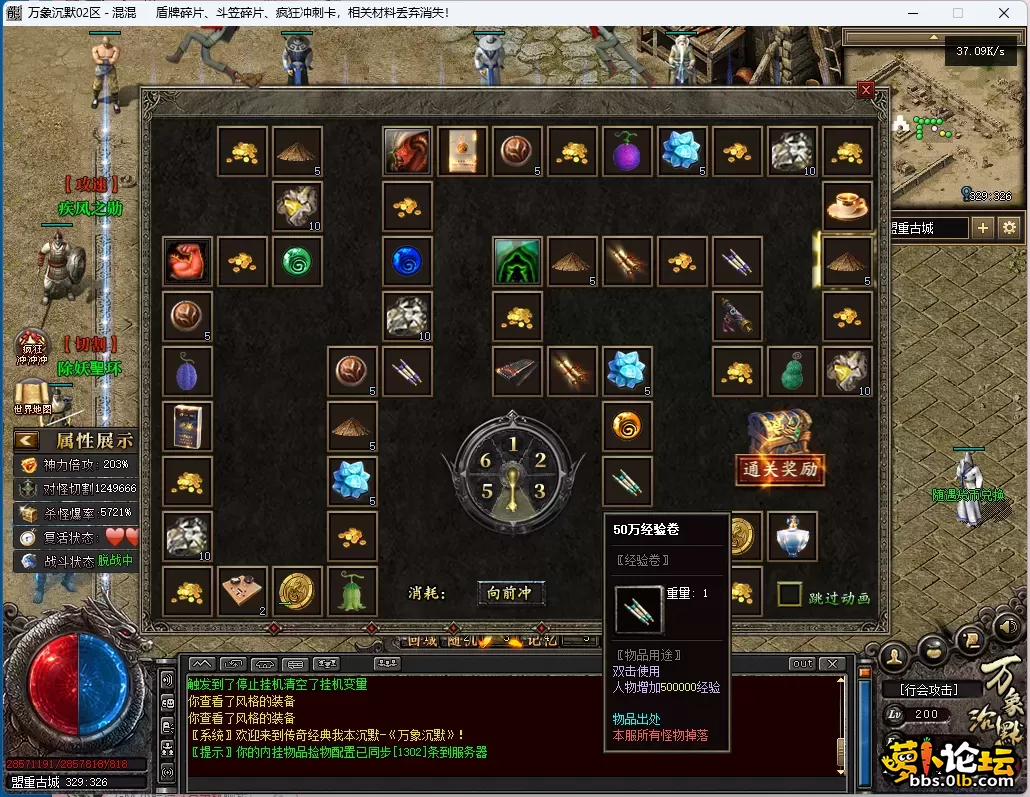1030x797 pixels.
Task: Click the minimap plus button
Action: pos(983,228)
